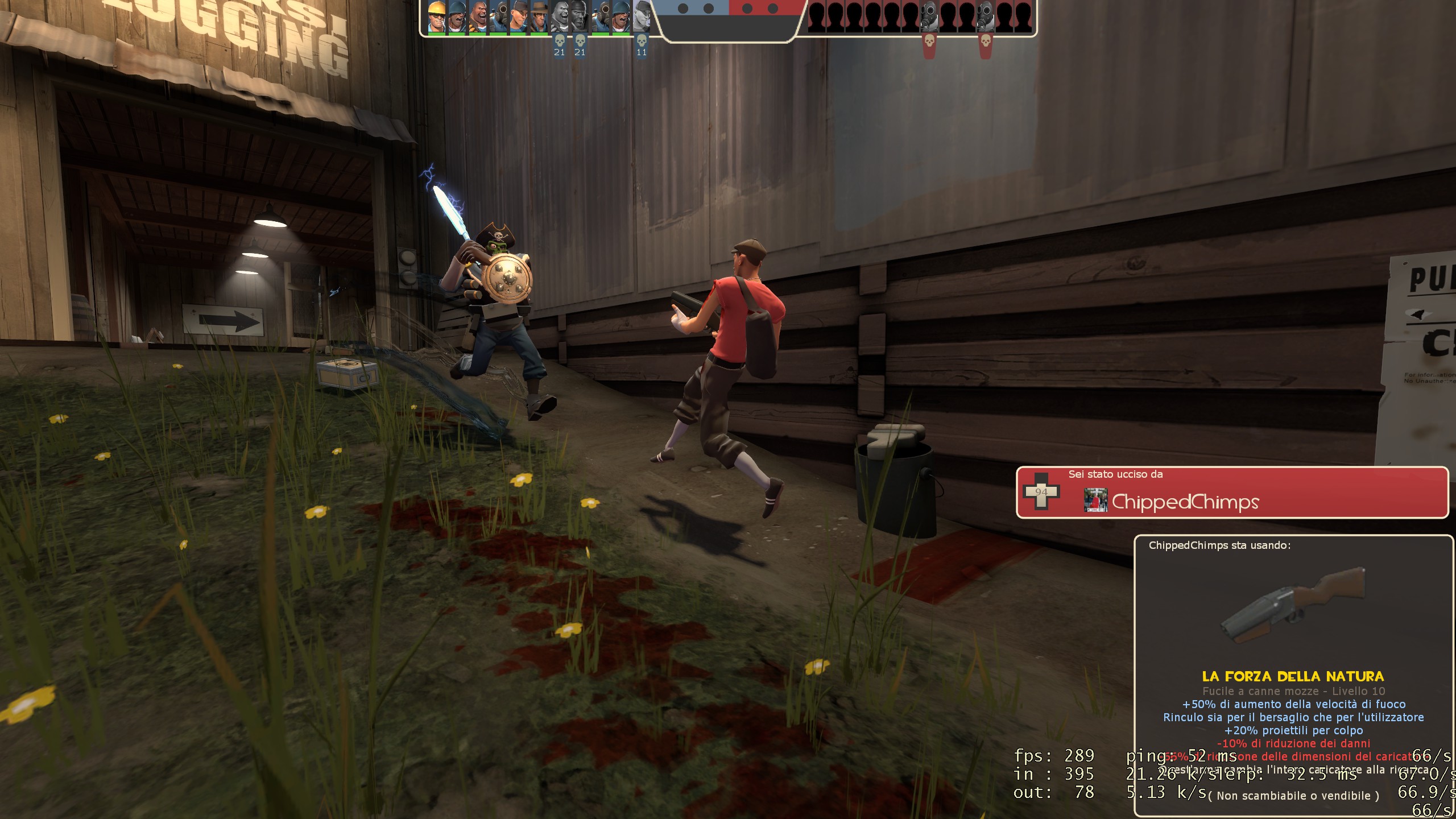The width and height of the screenshot is (1456, 819).
Task: Select the BLU Sniper portrait
Action: click(539, 16)
